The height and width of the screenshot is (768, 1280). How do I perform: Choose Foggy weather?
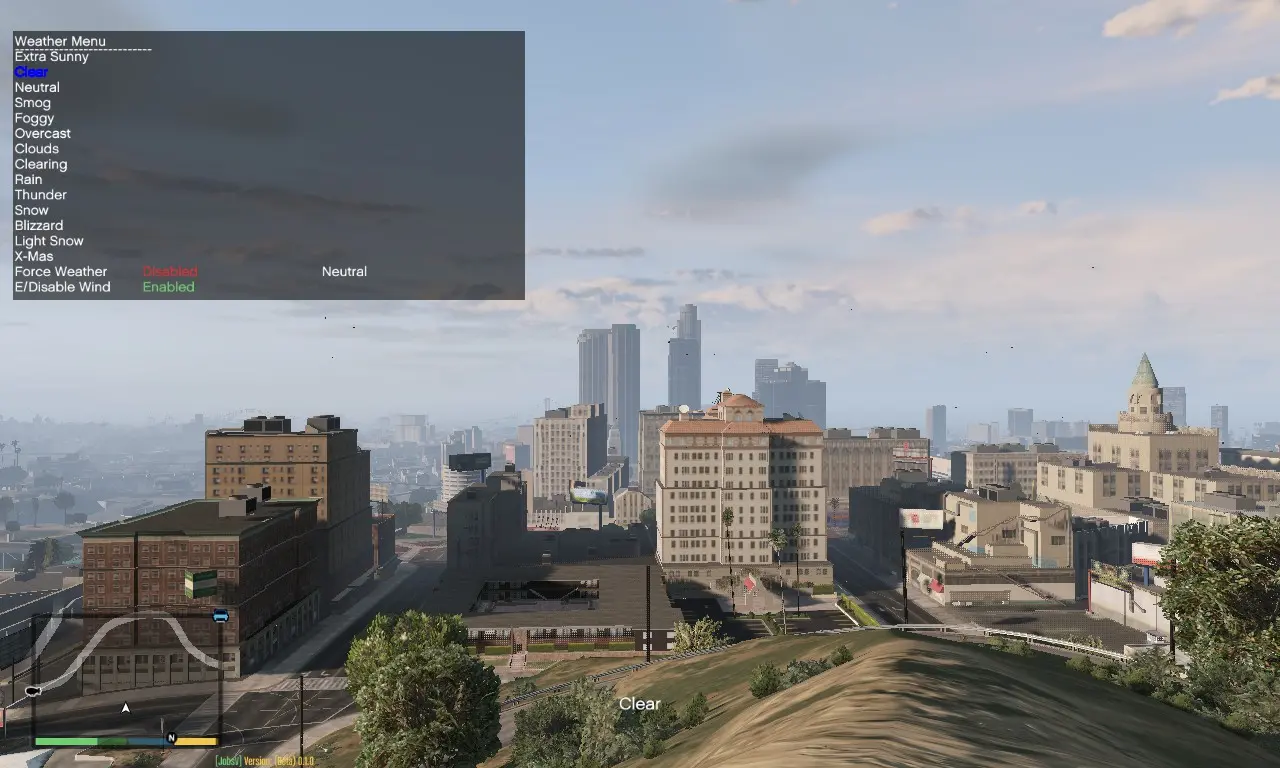[x=34, y=118]
